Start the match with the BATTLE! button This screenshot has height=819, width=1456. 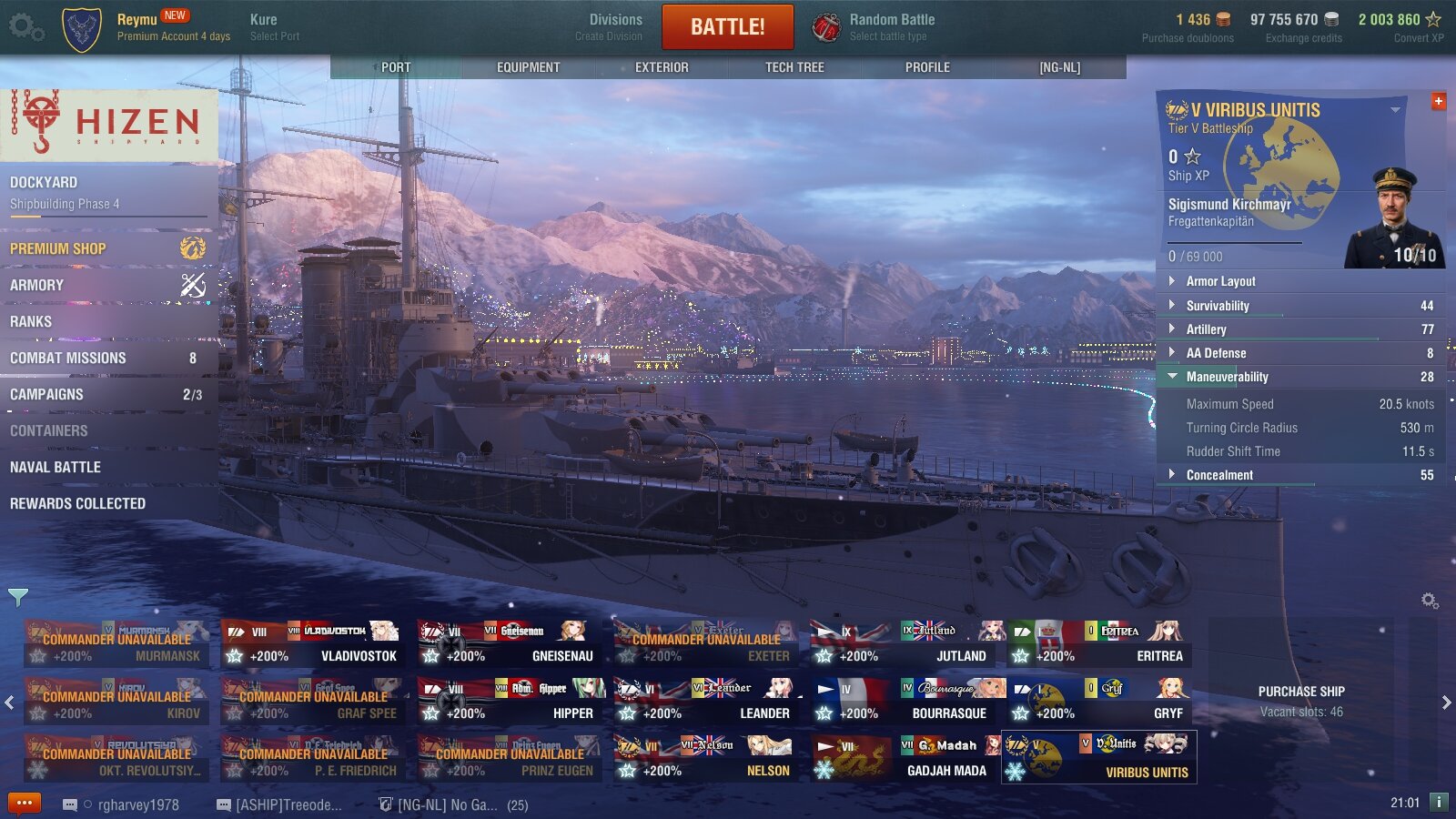pos(727,26)
